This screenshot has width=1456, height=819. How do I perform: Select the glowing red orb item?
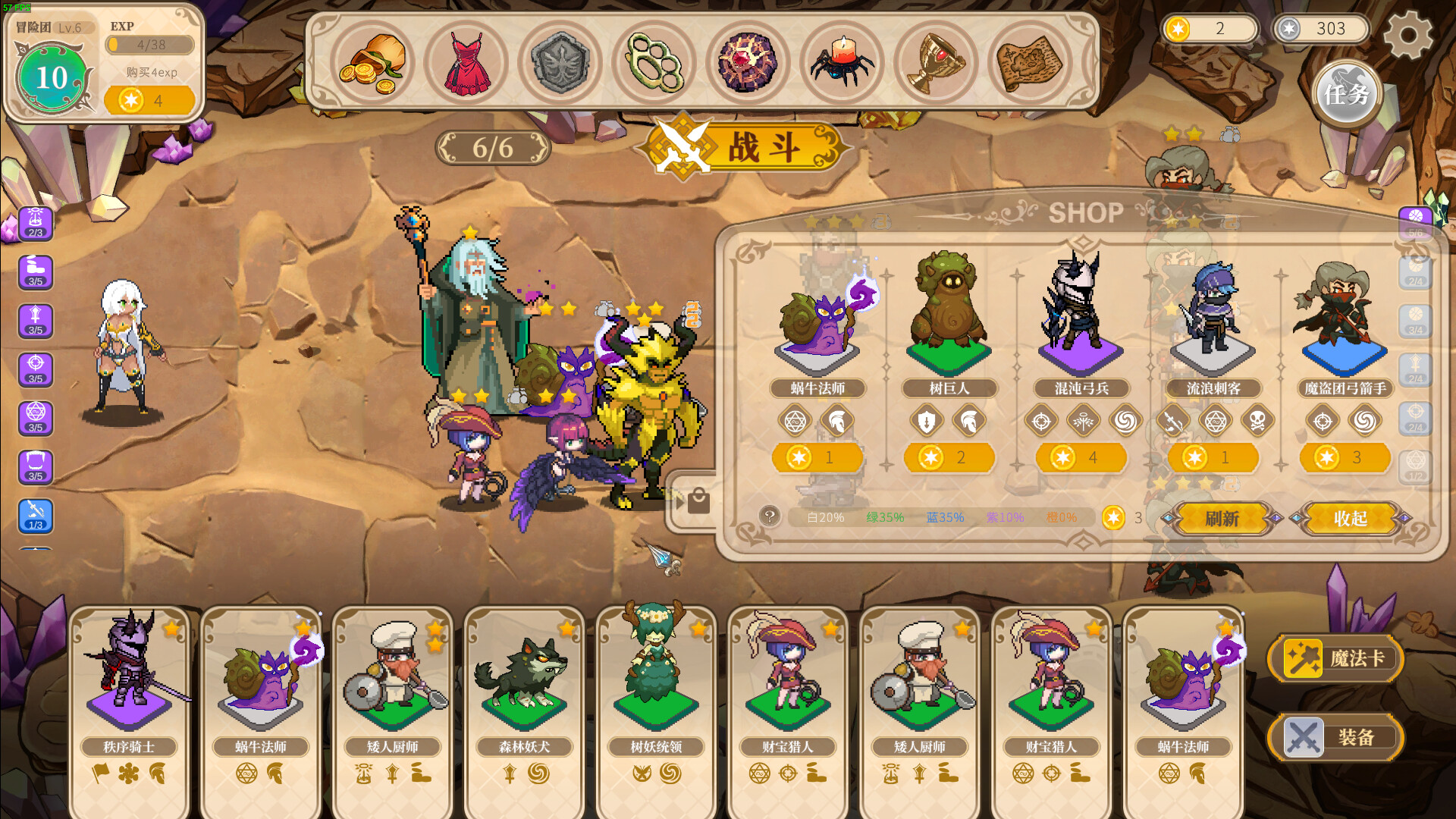tap(748, 64)
